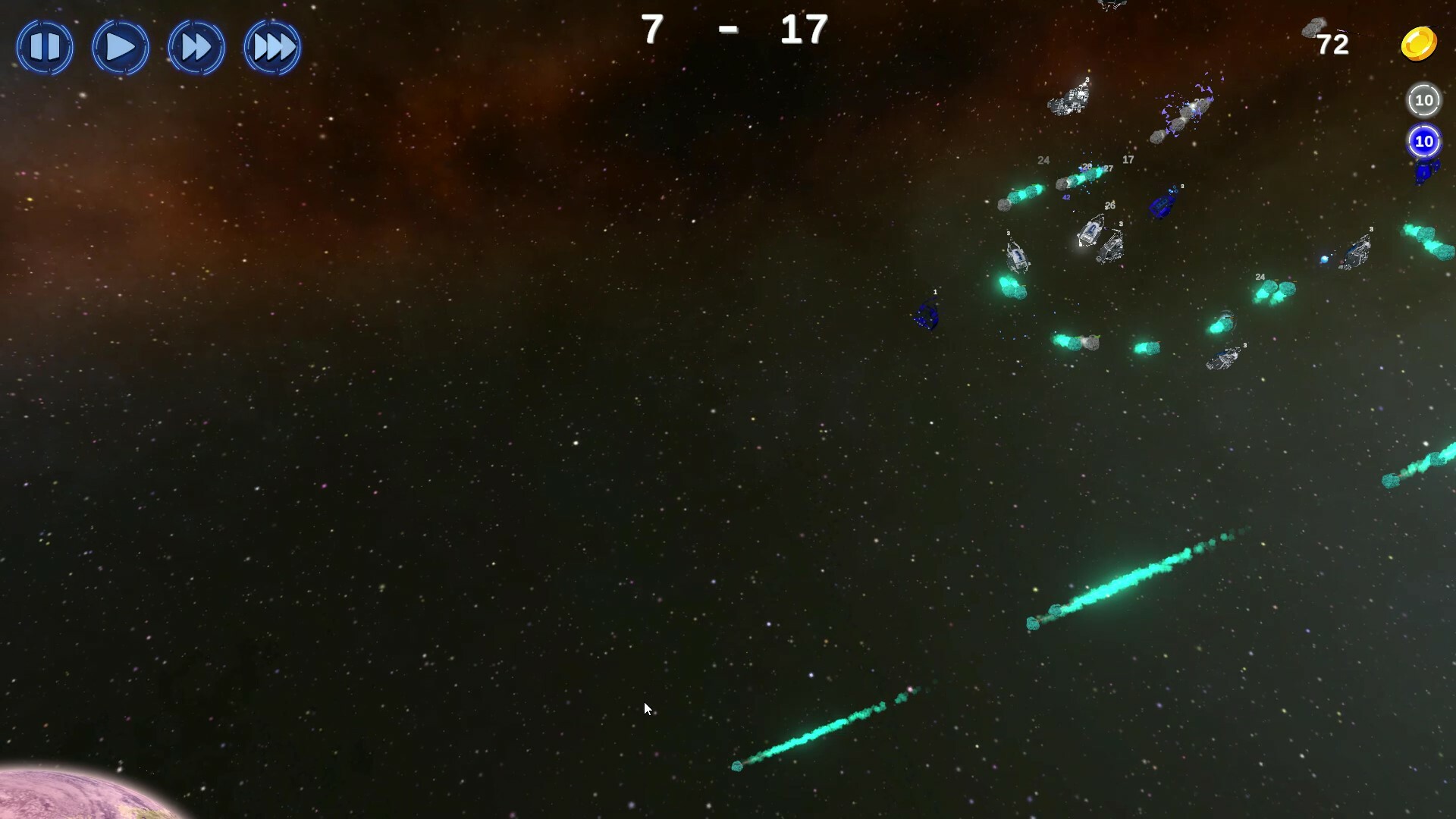
Task: Click the coin counter showing 72
Action: point(1332,45)
